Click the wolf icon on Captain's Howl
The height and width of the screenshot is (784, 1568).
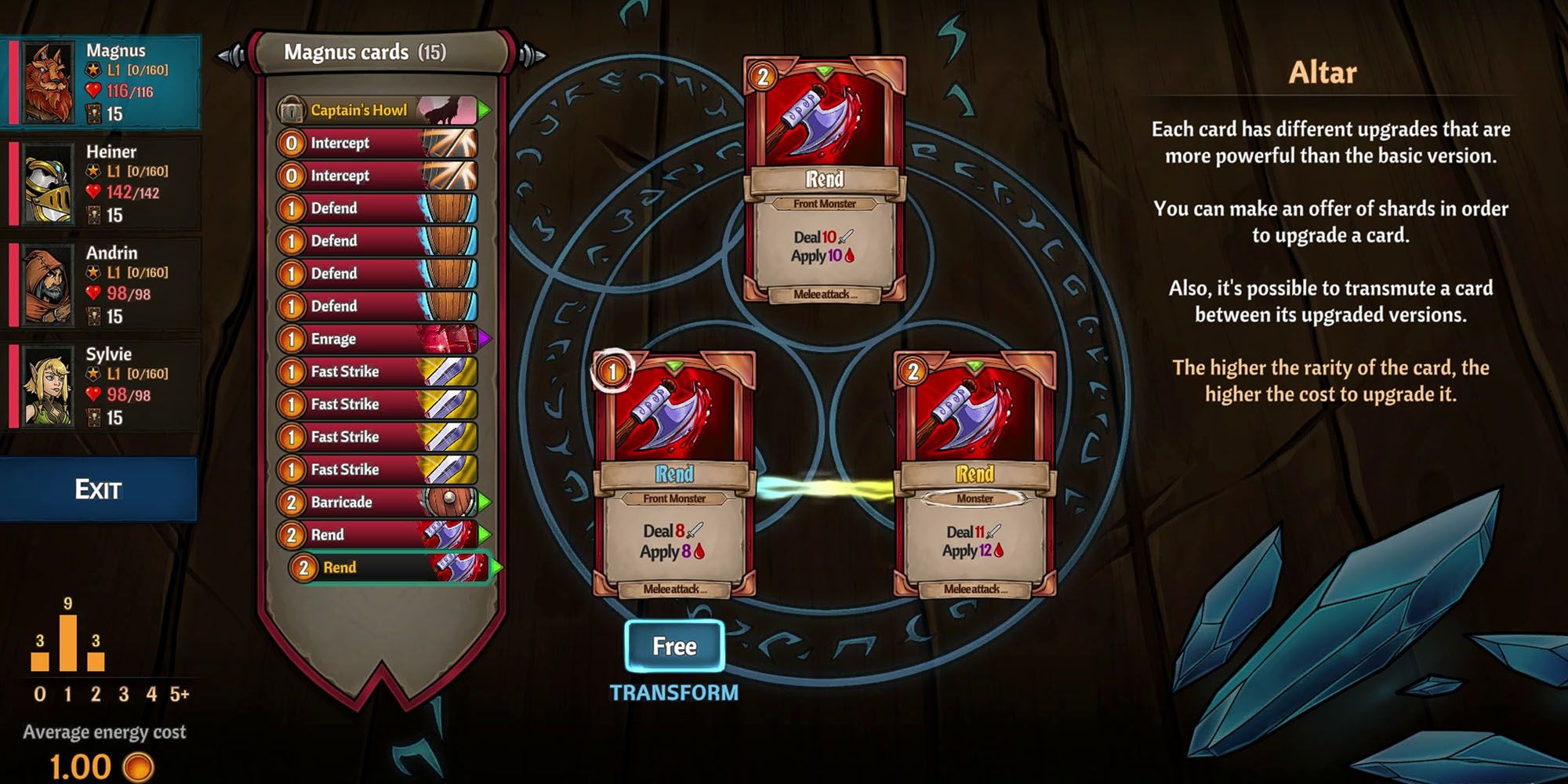coord(443,111)
